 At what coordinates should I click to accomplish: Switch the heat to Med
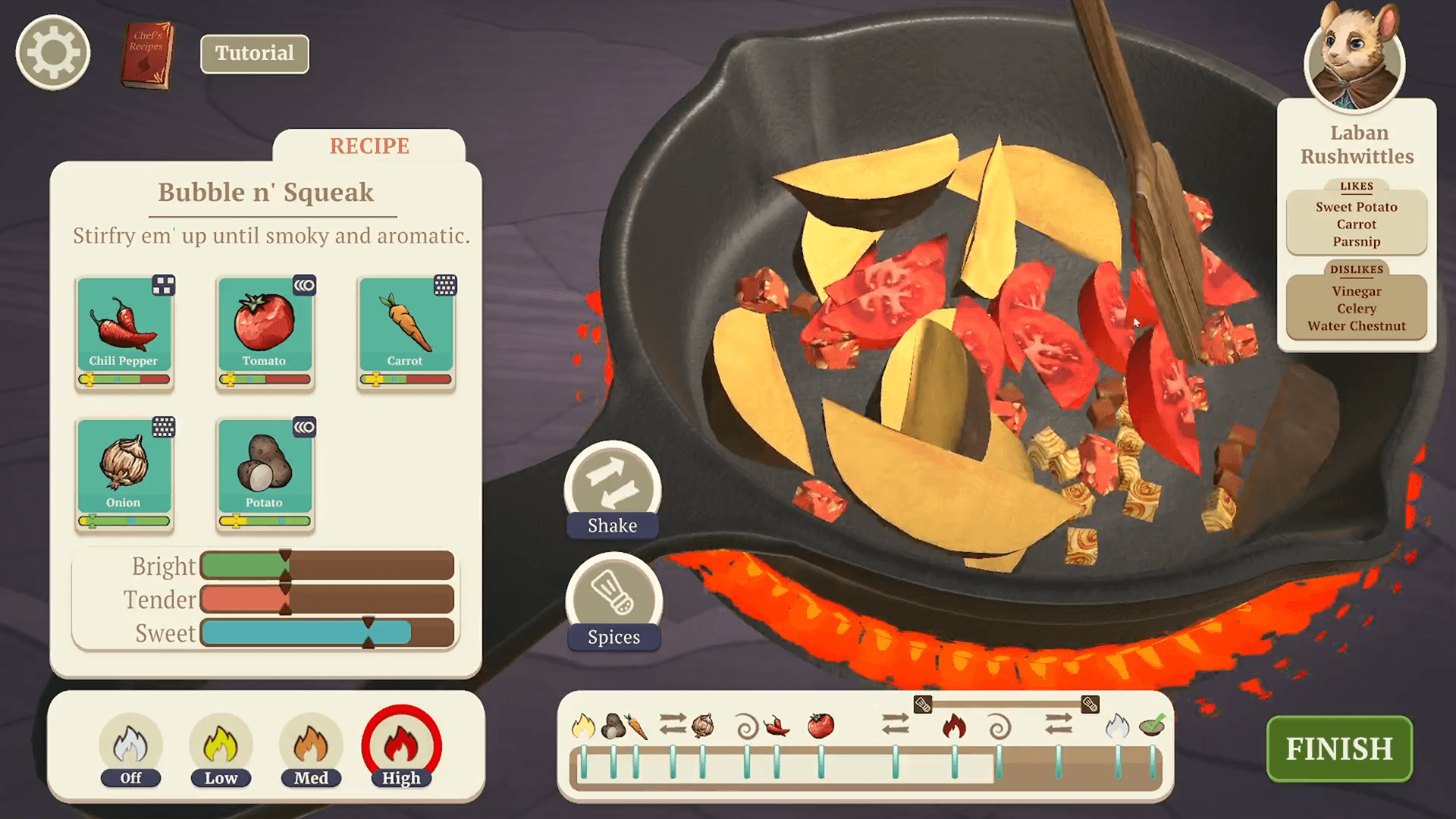(311, 748)
